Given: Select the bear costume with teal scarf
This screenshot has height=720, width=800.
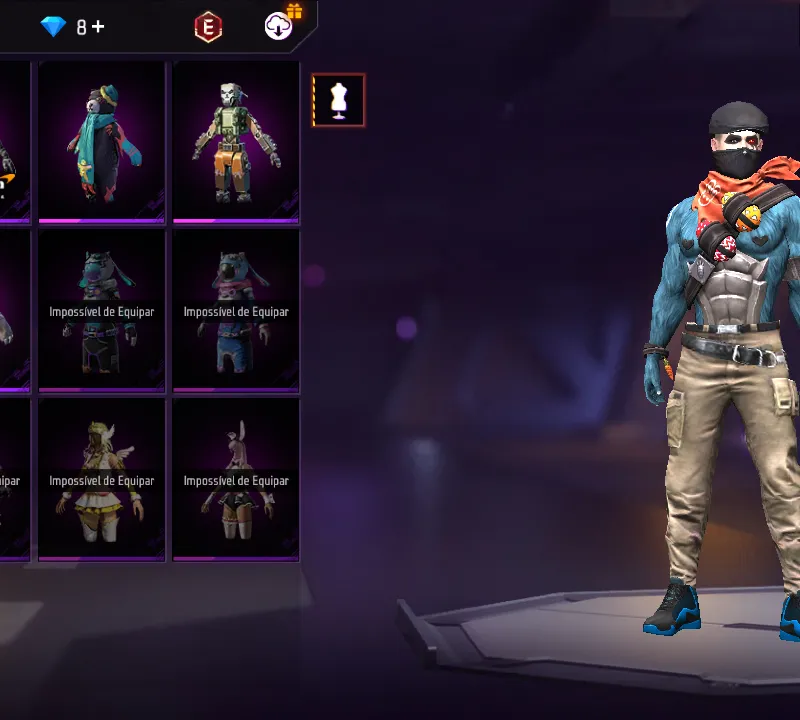Looking at the screenshot, I should click(x=101, y=141).
